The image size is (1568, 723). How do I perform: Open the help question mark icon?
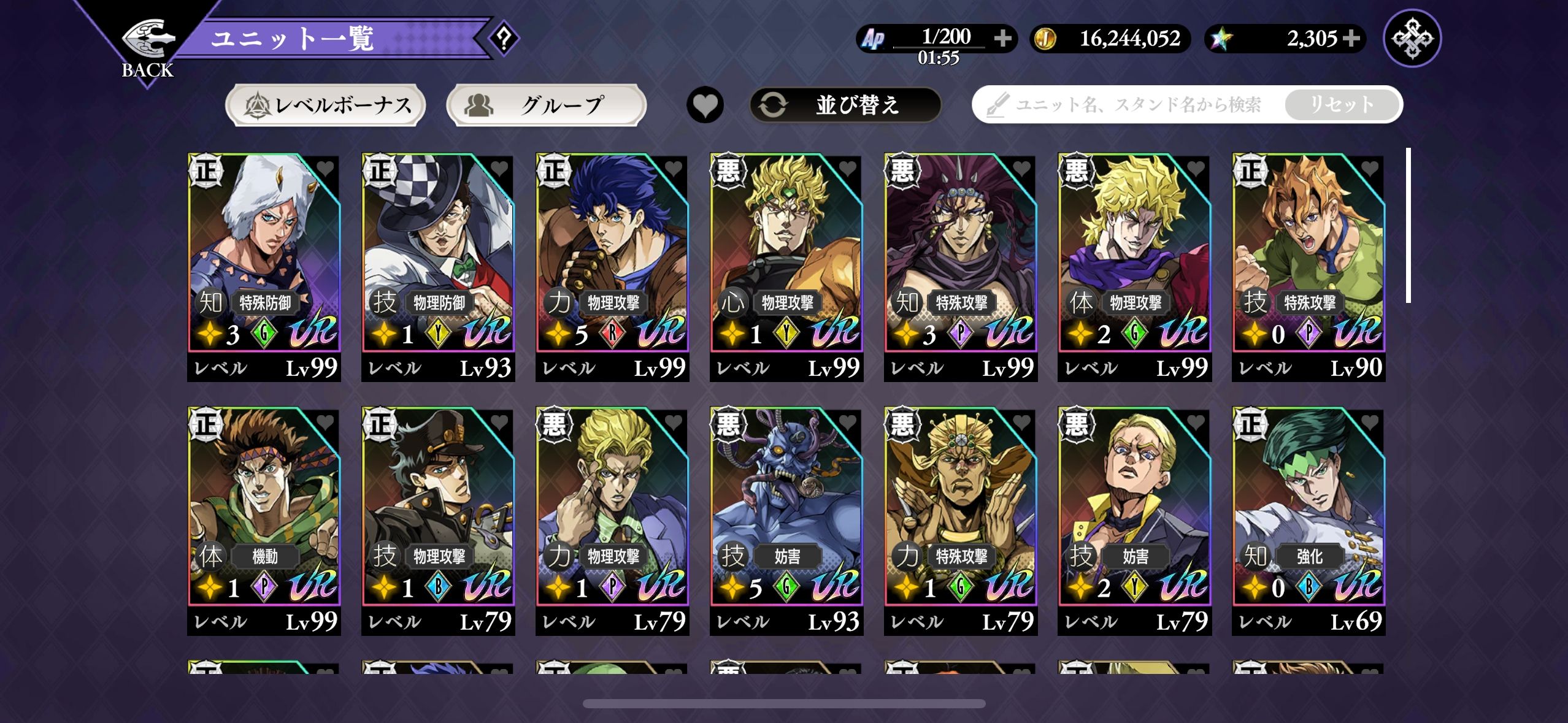coord(504,39)
